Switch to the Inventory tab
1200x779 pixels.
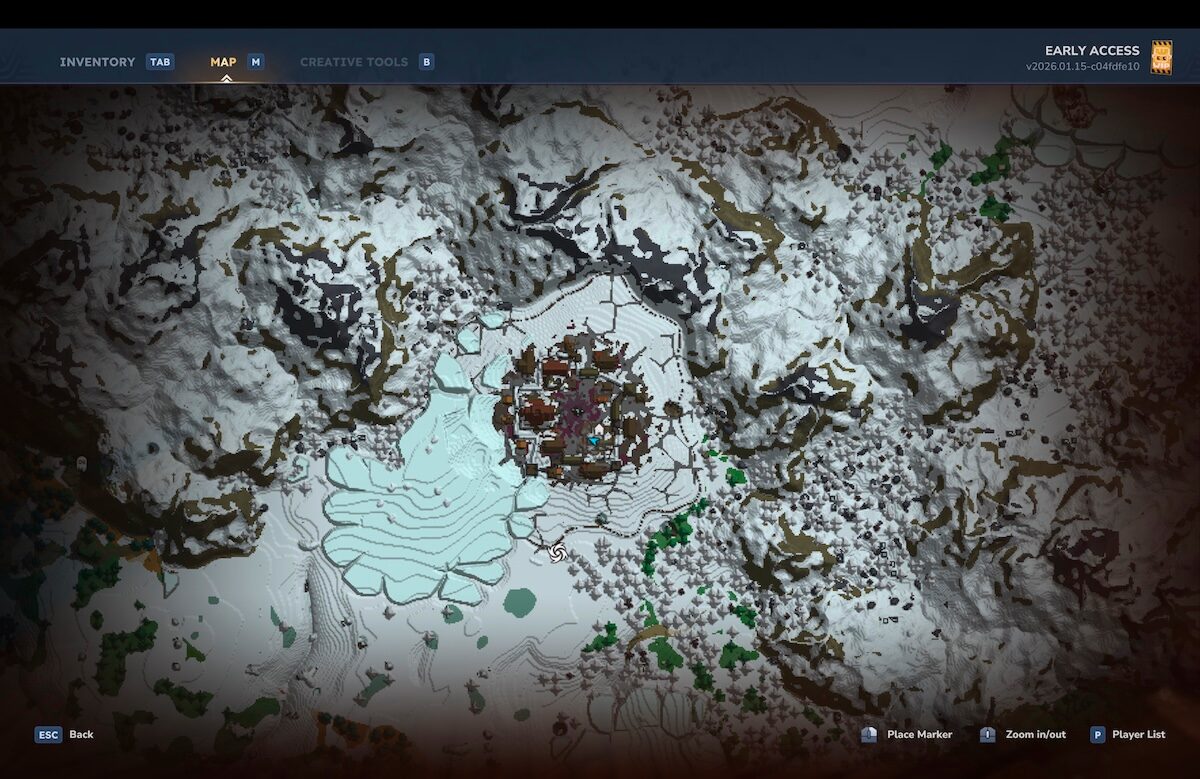97,62
